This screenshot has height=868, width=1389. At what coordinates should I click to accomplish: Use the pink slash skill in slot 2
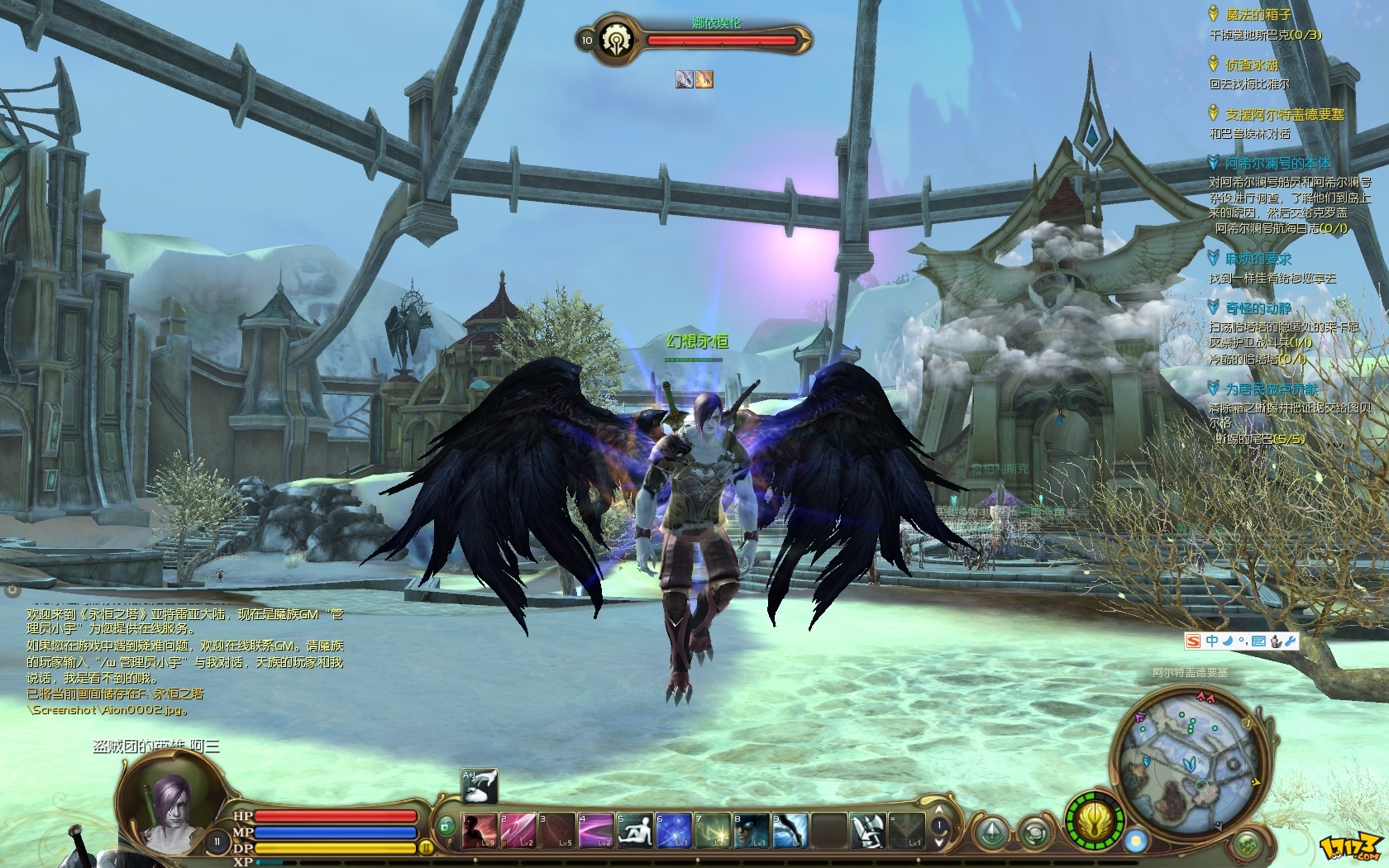click(x=518, y=830)
